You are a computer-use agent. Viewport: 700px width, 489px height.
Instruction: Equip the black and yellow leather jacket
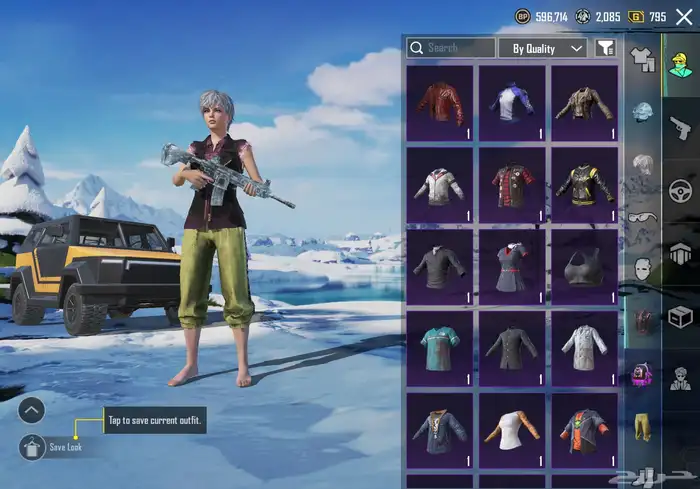585,185
